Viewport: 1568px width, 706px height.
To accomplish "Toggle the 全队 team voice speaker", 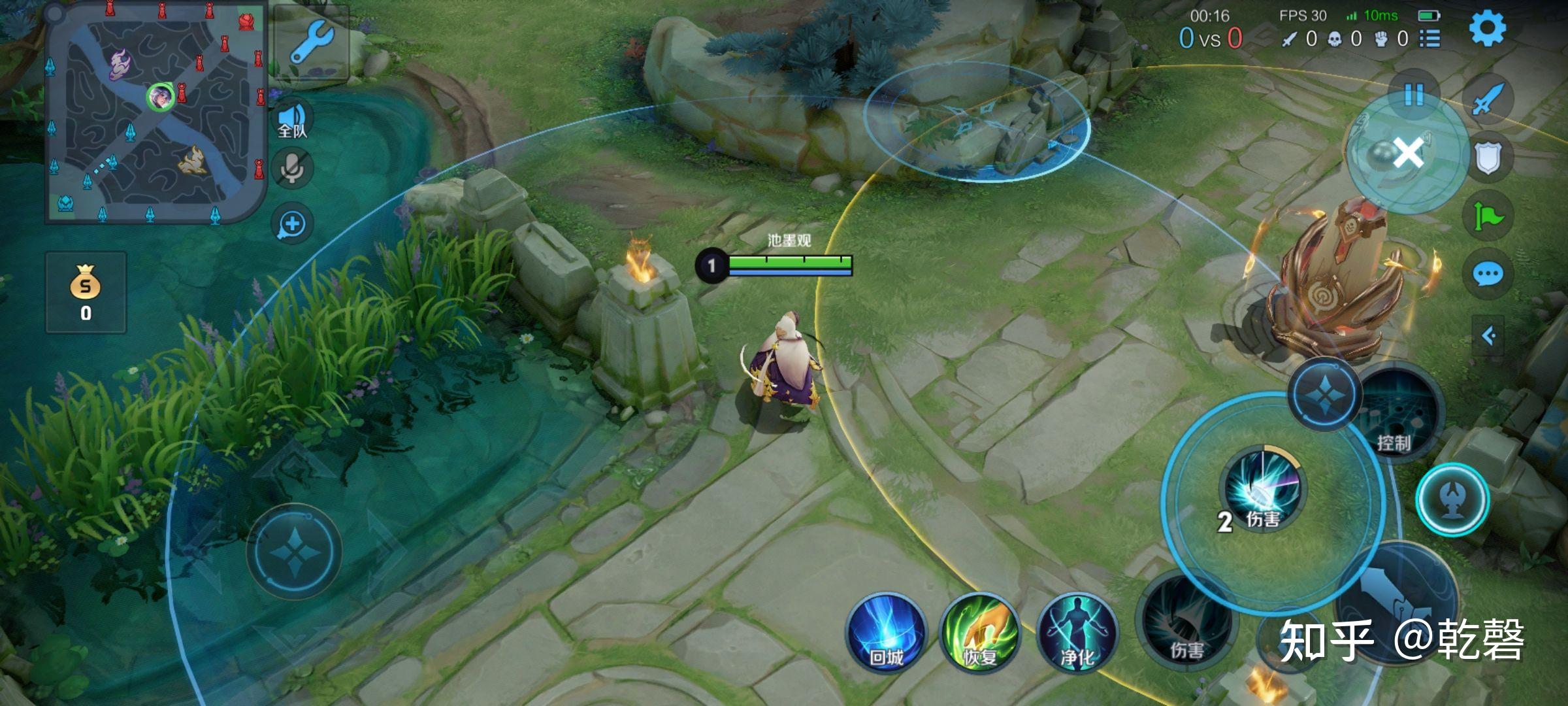I will coord(292,120).
